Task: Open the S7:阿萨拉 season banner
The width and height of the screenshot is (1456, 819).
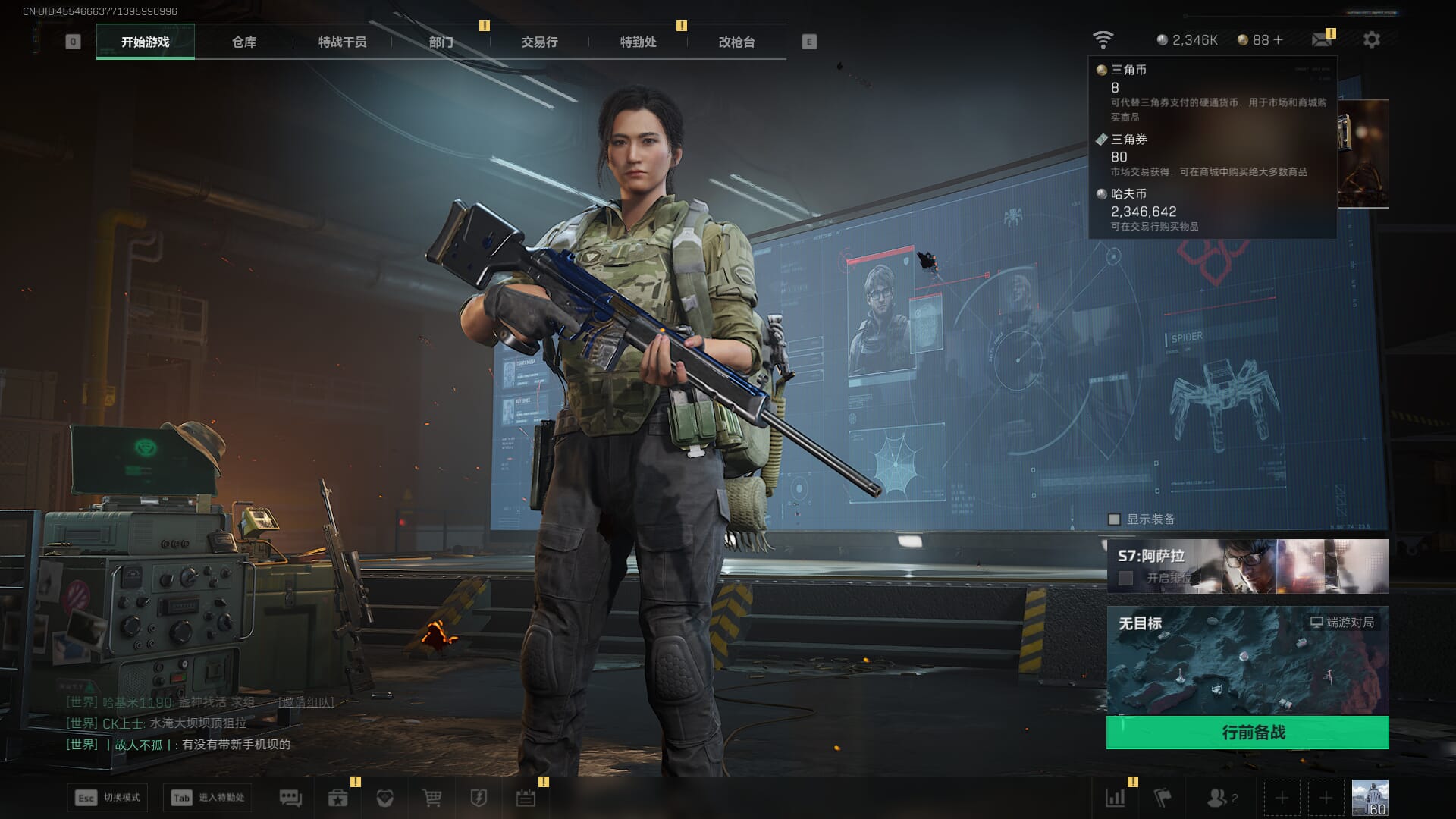Action: (1247, 566)
